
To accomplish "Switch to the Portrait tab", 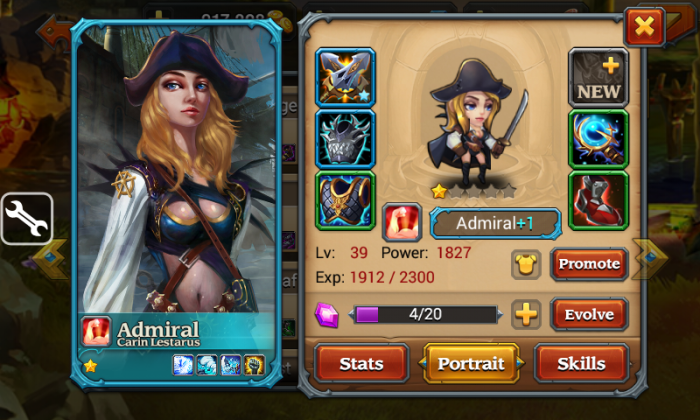I will [471, 363].
